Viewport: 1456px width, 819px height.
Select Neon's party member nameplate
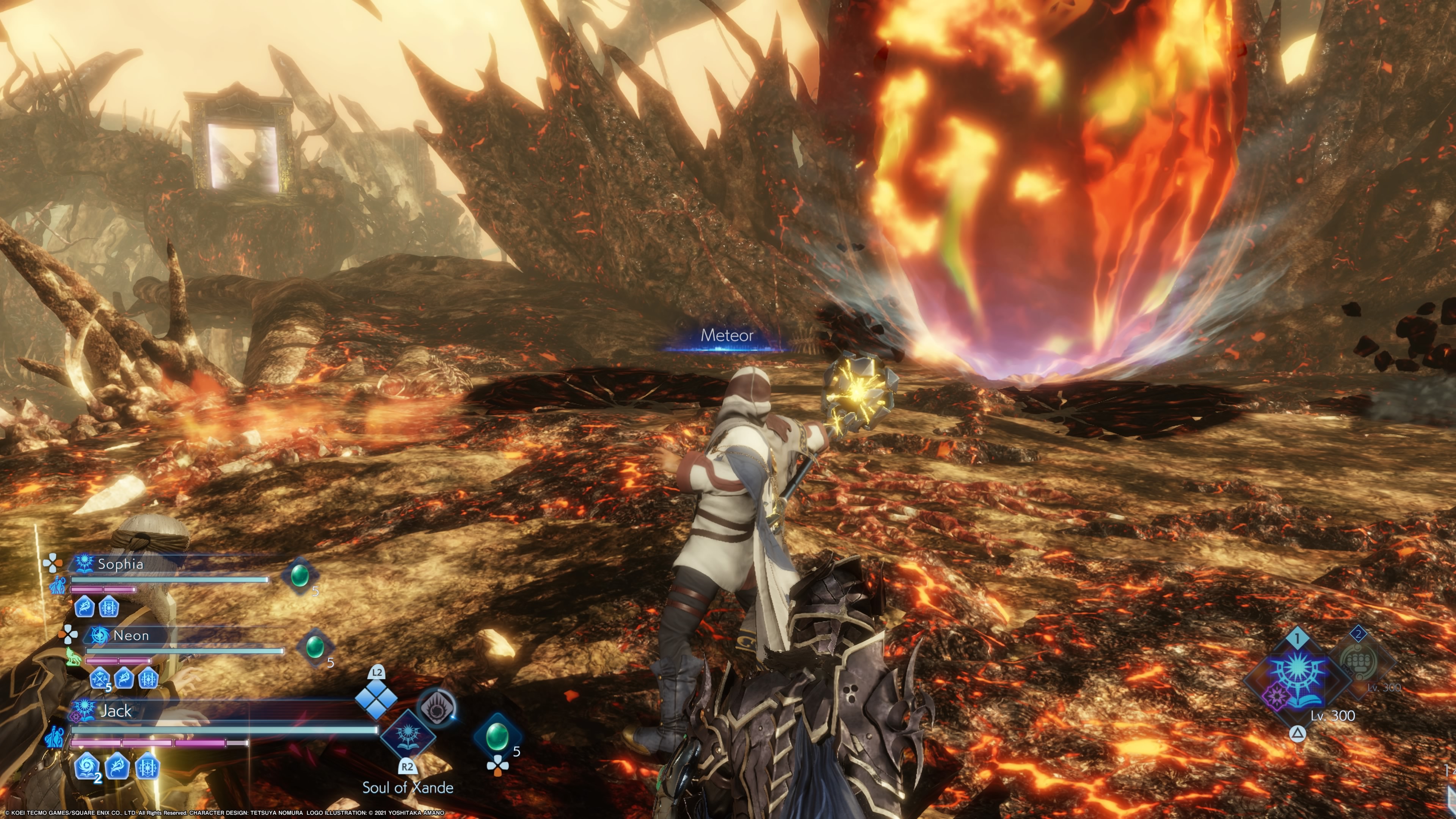click(x=130, y=635)
